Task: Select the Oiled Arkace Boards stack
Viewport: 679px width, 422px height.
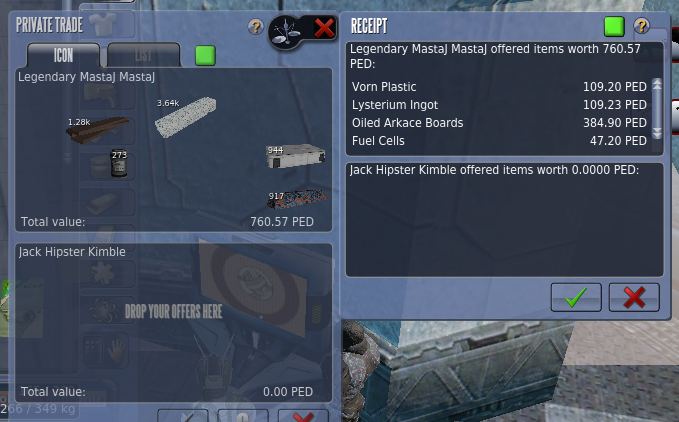Action: pos(98,130)
